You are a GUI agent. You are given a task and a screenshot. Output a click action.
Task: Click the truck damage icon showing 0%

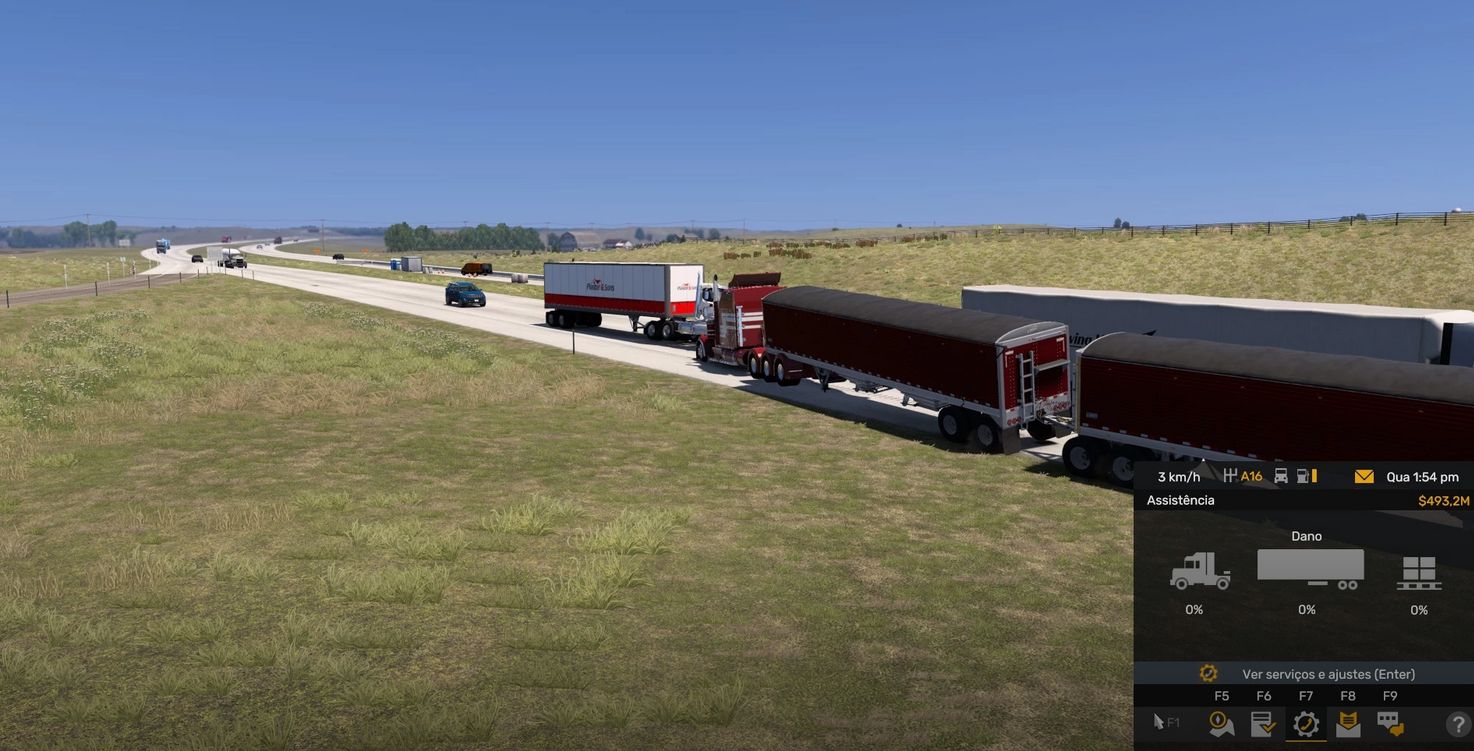click(1202, 570)
